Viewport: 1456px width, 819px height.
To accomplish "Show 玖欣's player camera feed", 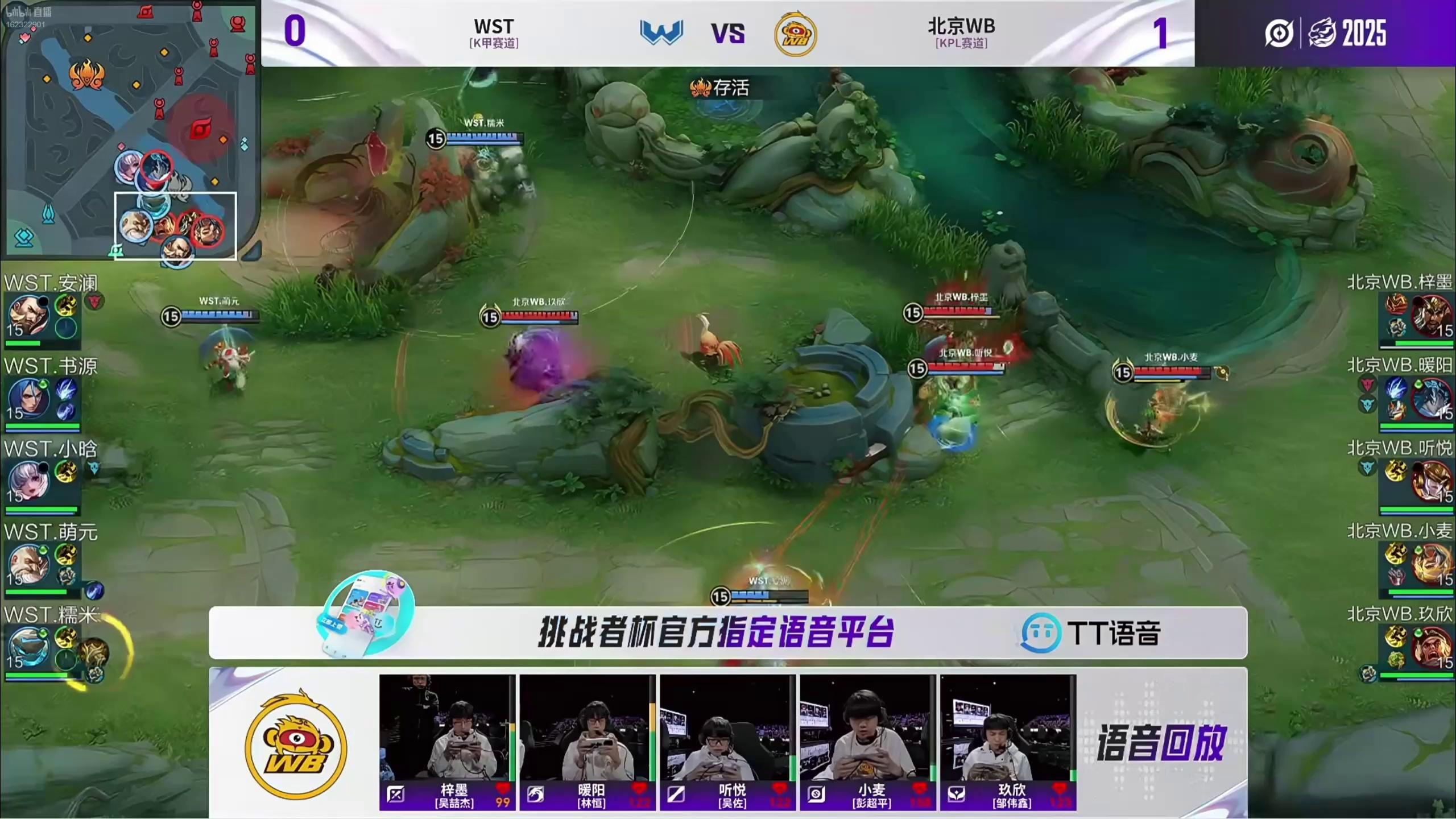I will tap(1007, 728).
